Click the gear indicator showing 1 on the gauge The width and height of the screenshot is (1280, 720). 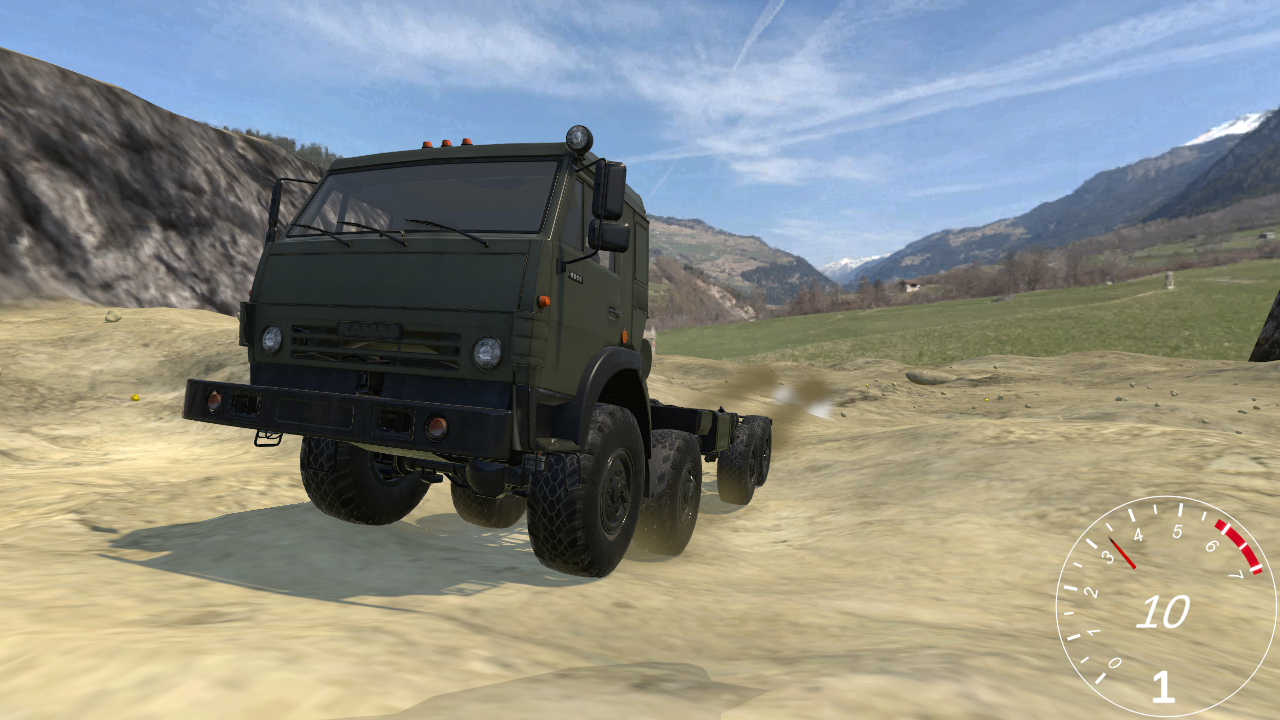1163,686
